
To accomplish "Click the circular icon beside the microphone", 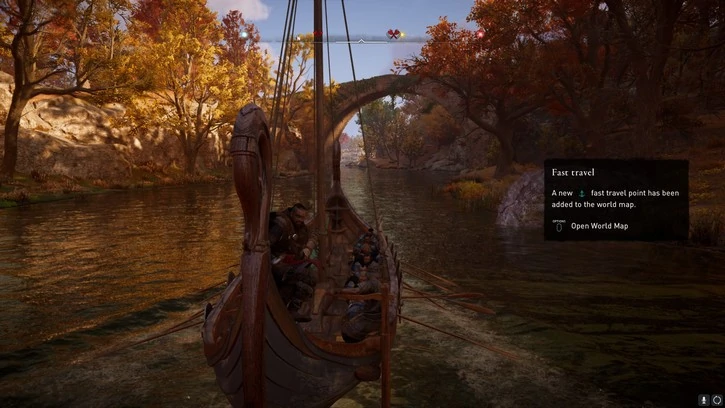I will point(717,400).
